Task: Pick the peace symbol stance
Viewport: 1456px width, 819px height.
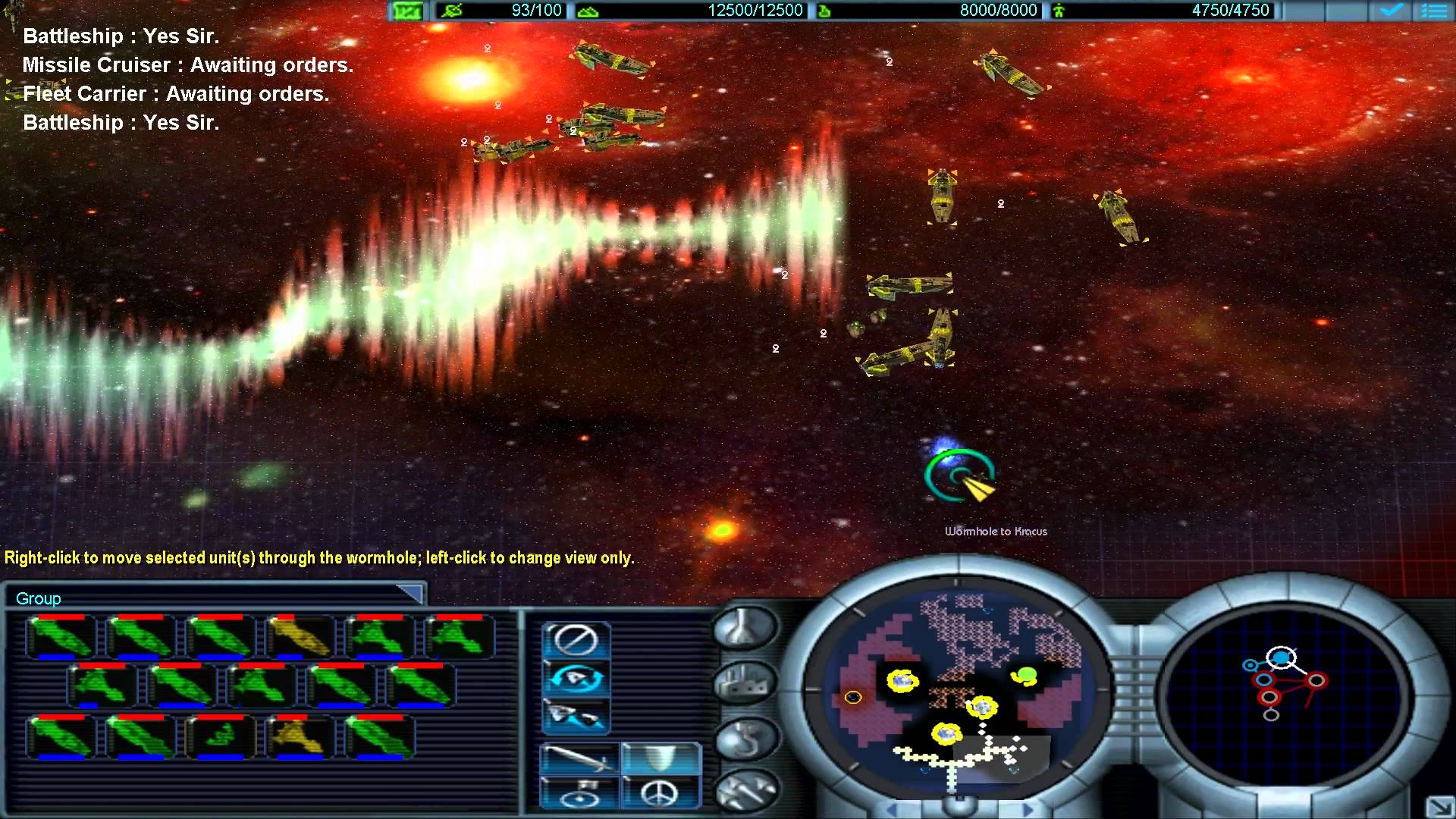Action: pos(661,793)
